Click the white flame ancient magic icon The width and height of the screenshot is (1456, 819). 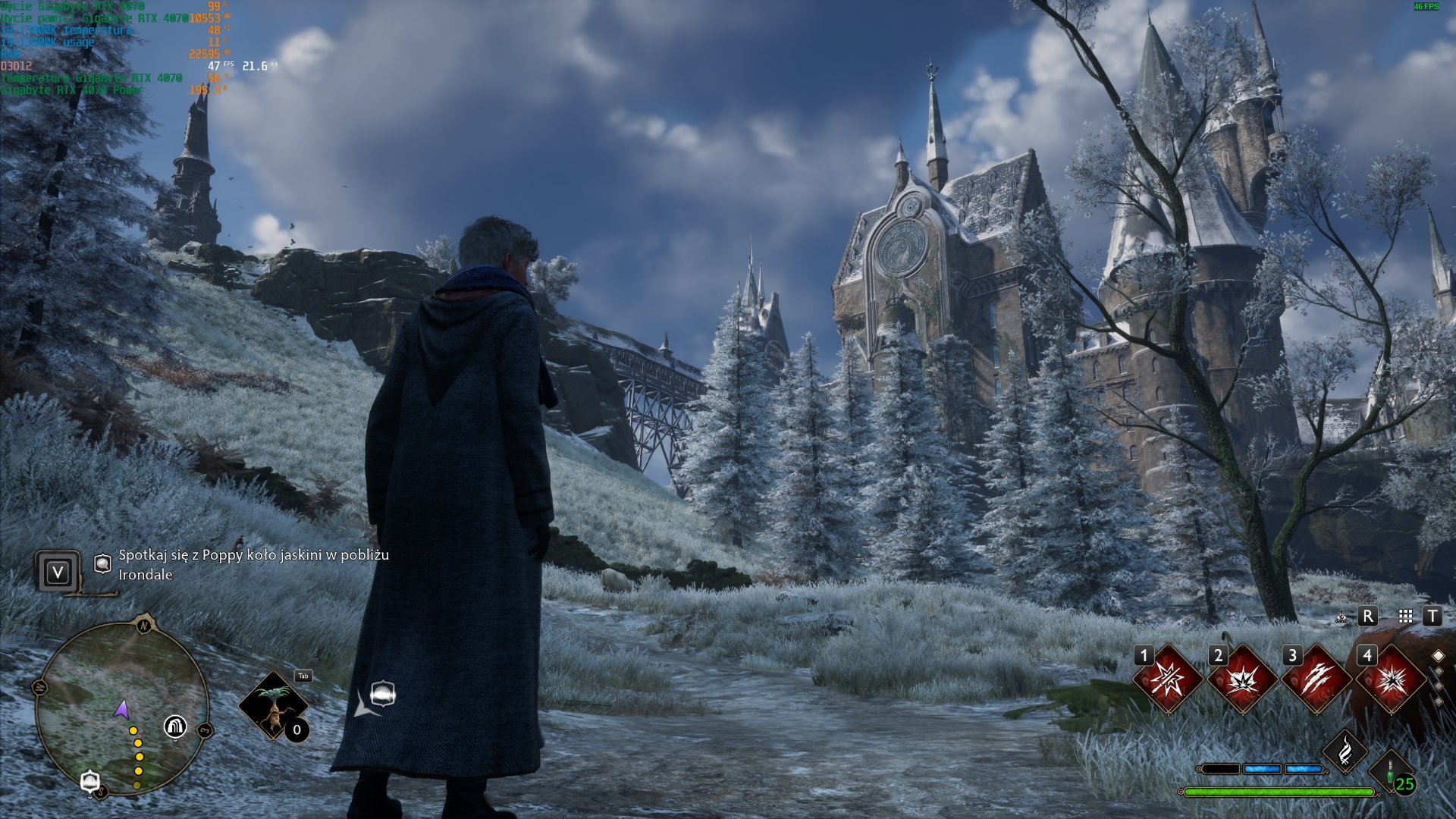pyautogui.click(x=1345, y=751)
